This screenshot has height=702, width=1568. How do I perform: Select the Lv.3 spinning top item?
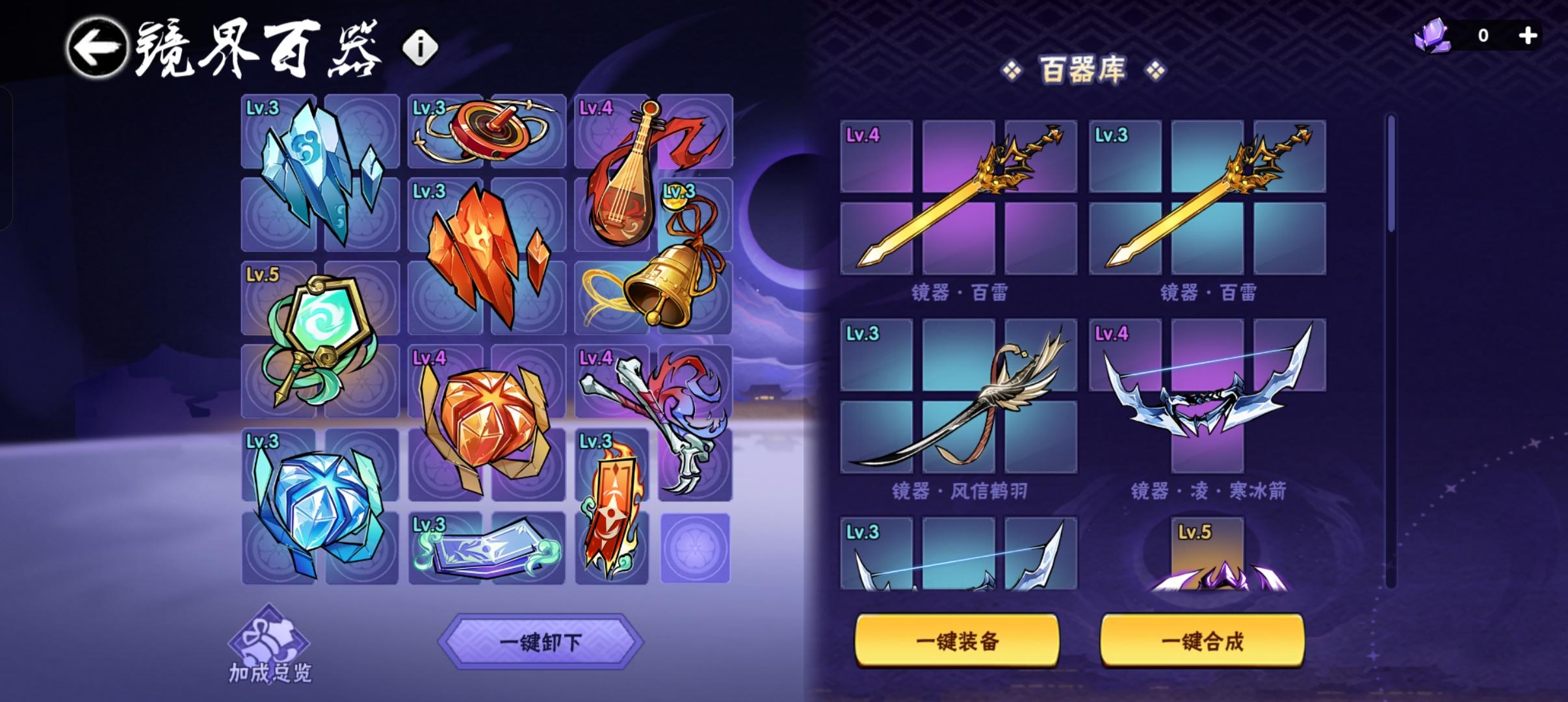coord(484,130)
